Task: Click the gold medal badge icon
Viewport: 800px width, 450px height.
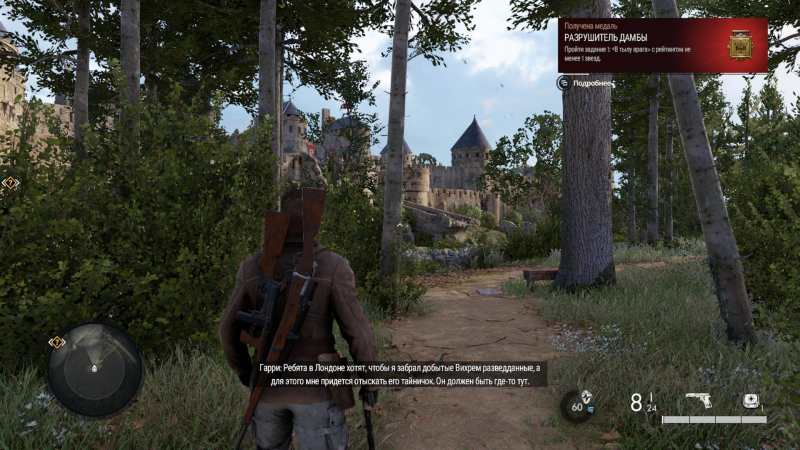Action: coord(741,44)
